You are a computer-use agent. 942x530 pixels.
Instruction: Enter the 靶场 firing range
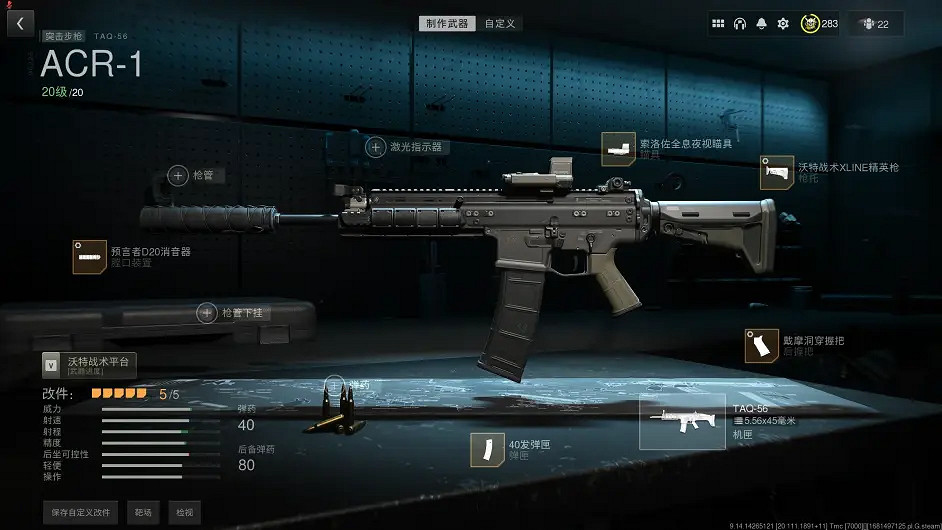click(143, 512)
